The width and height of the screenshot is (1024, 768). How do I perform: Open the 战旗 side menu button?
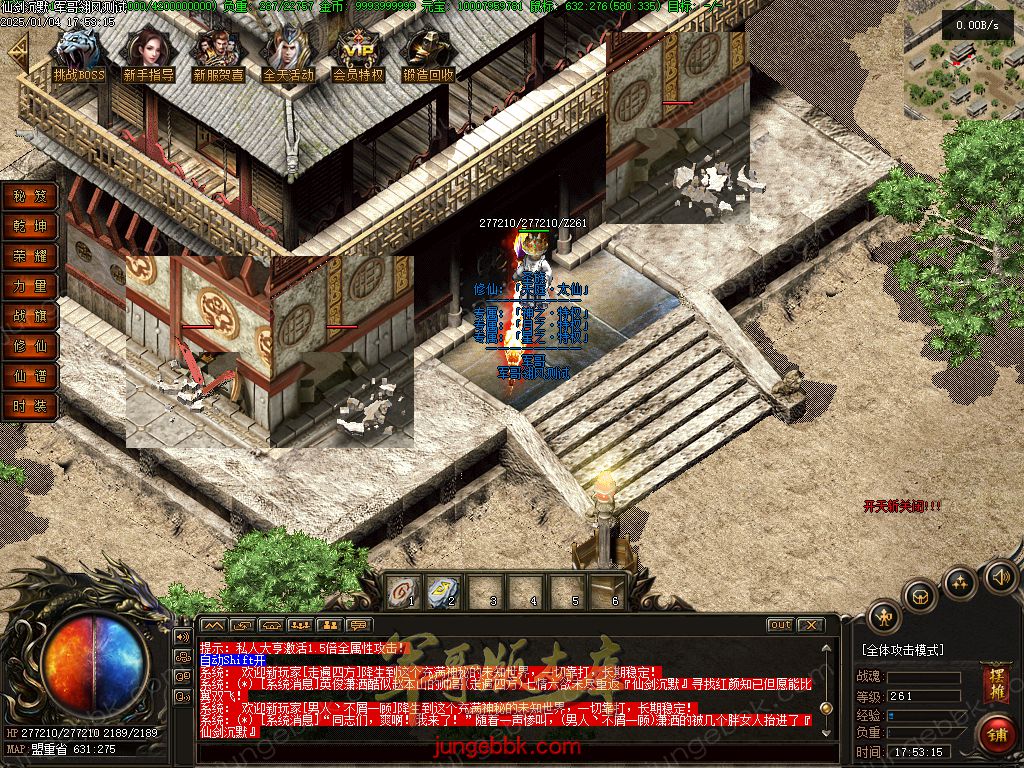(x=30, y=316)
